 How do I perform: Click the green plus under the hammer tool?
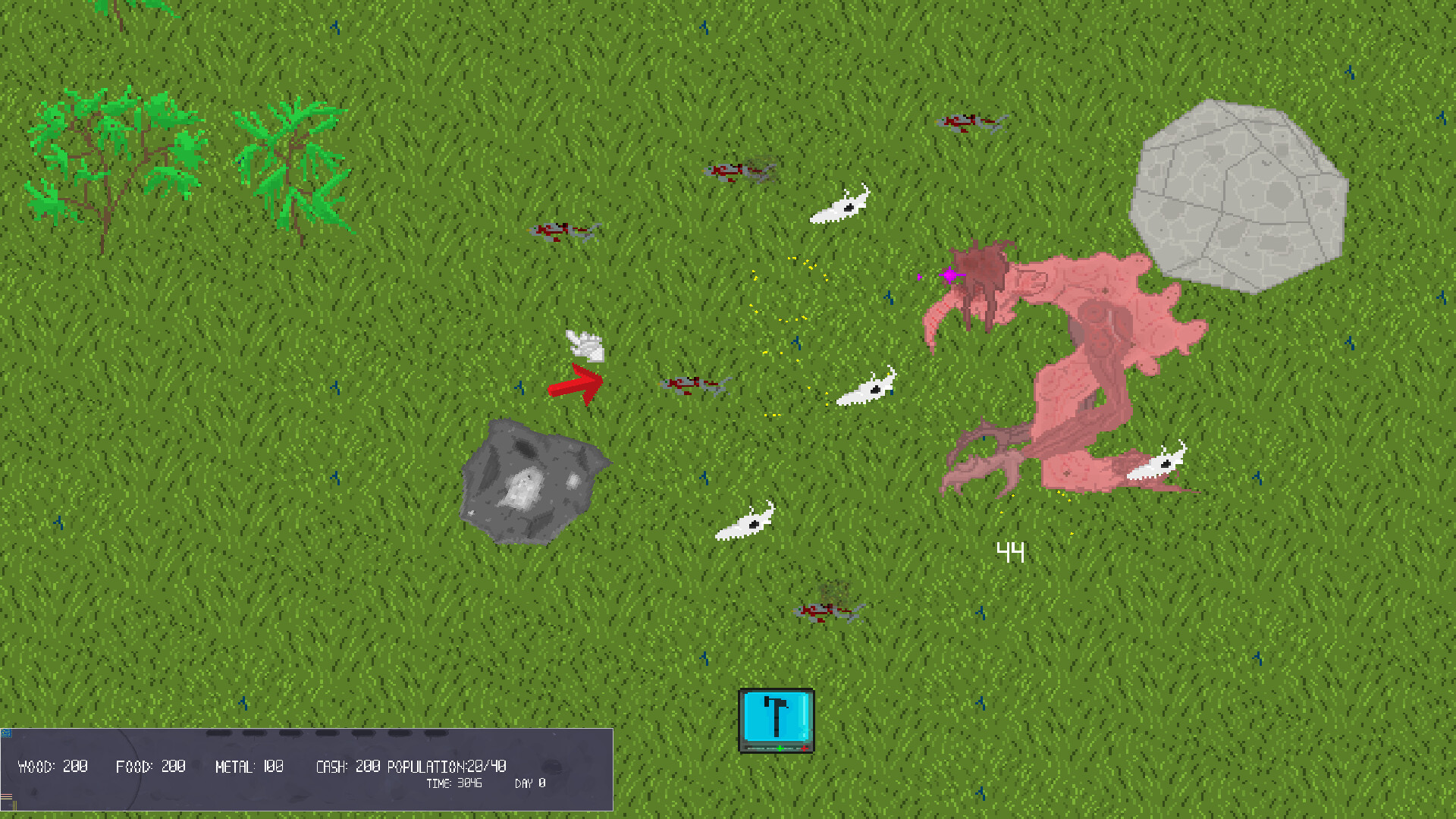[780, 748]
